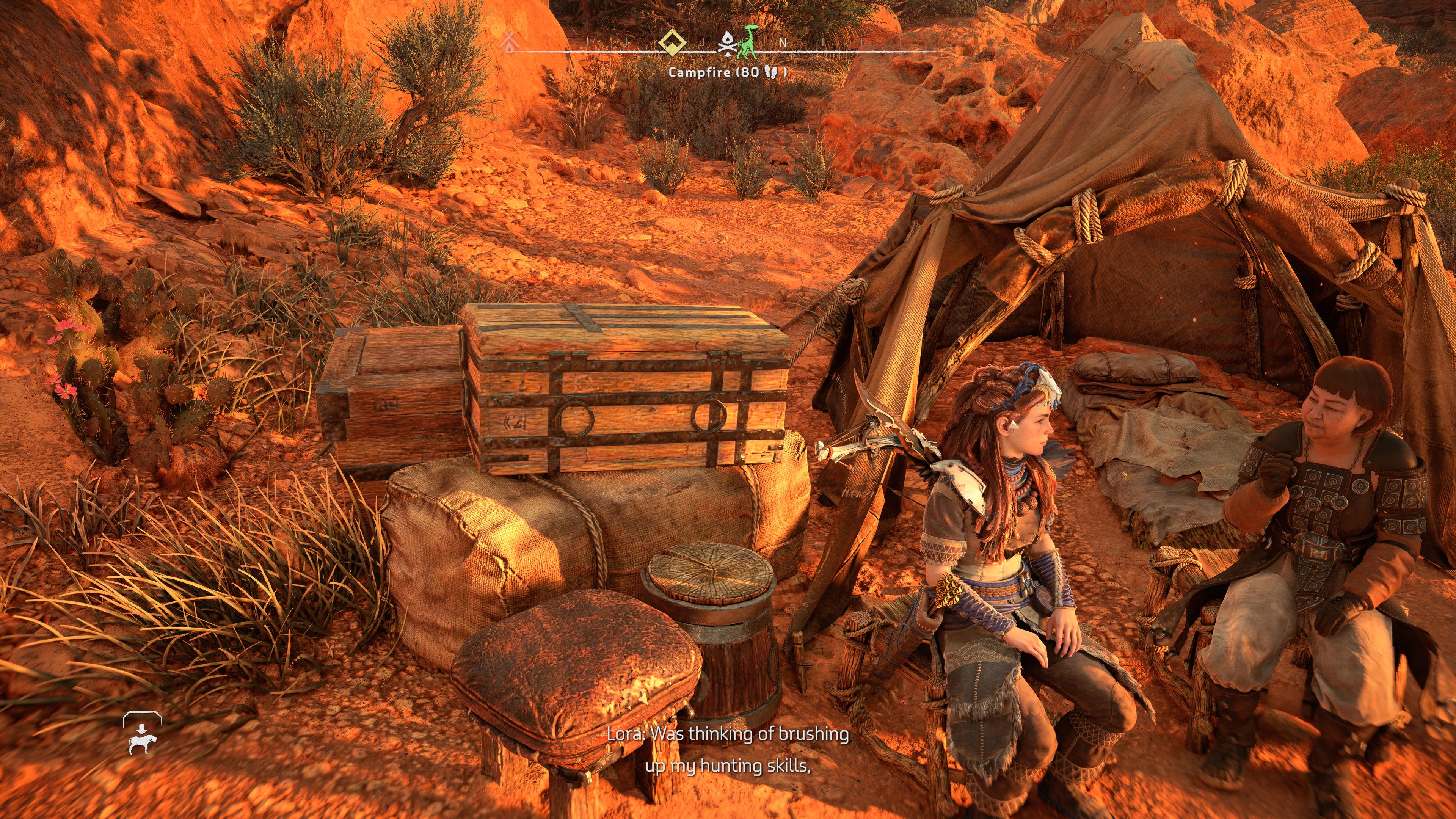
Task: Click the faded tent marker on the compass
Action: coord(510,41)
